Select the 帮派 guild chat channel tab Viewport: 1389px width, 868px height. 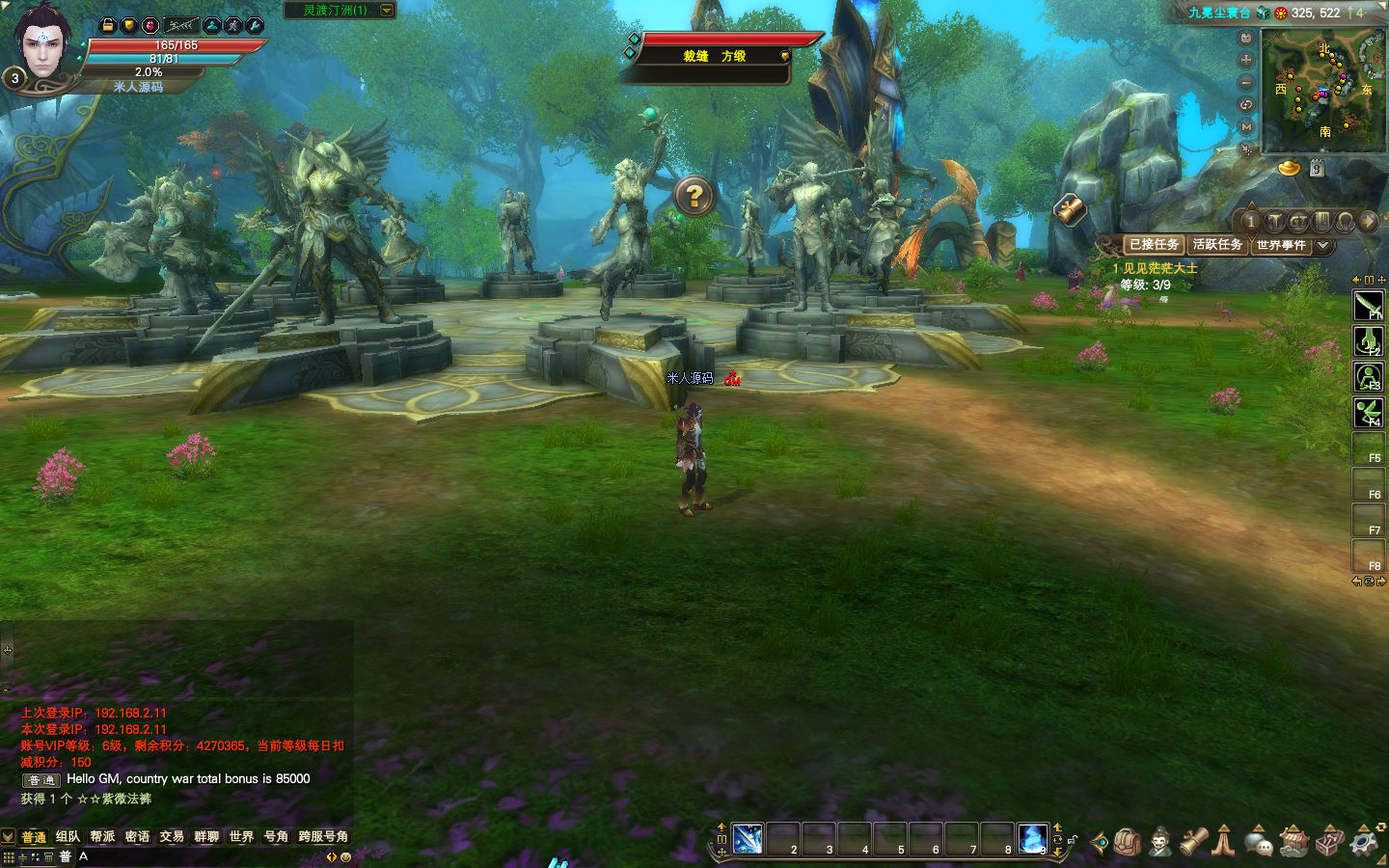[x=102, y=836]
